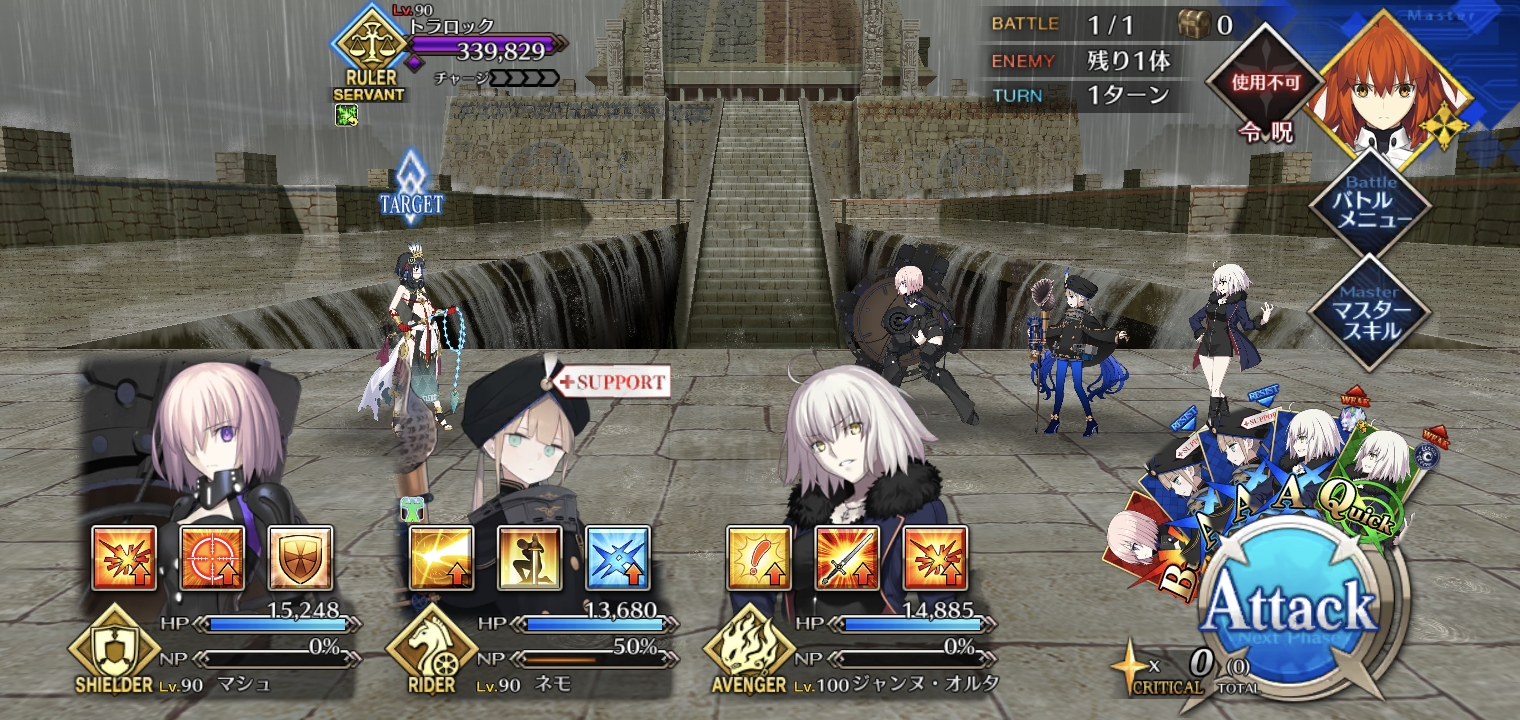Use Jeanne Alter's sword attack-up skill
The image size is (1520, 720).
tap(848, 558)
